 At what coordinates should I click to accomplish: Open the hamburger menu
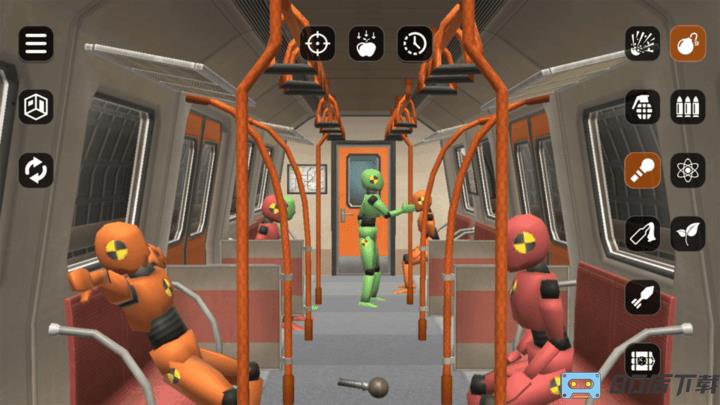coord(36,43)
